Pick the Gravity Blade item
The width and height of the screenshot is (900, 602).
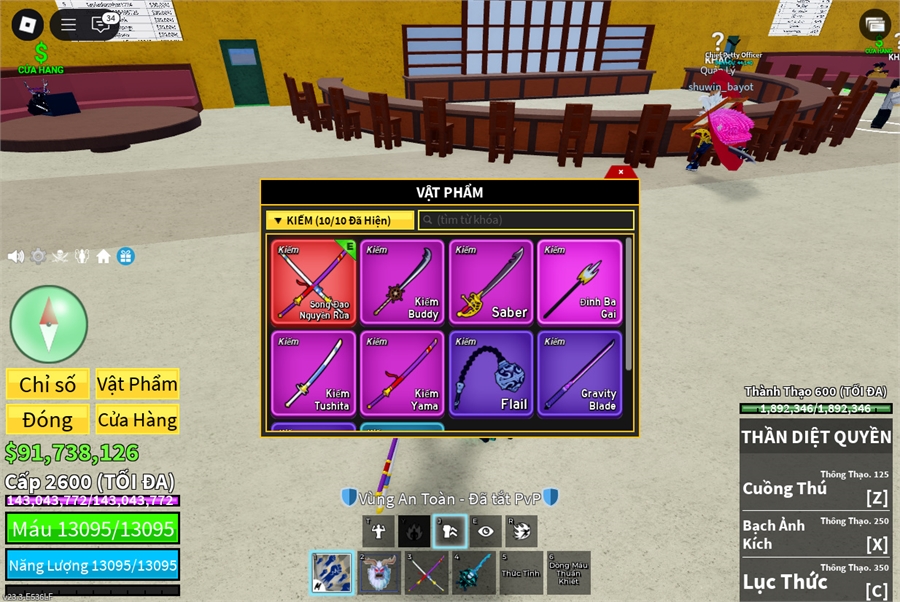[579, 373]
